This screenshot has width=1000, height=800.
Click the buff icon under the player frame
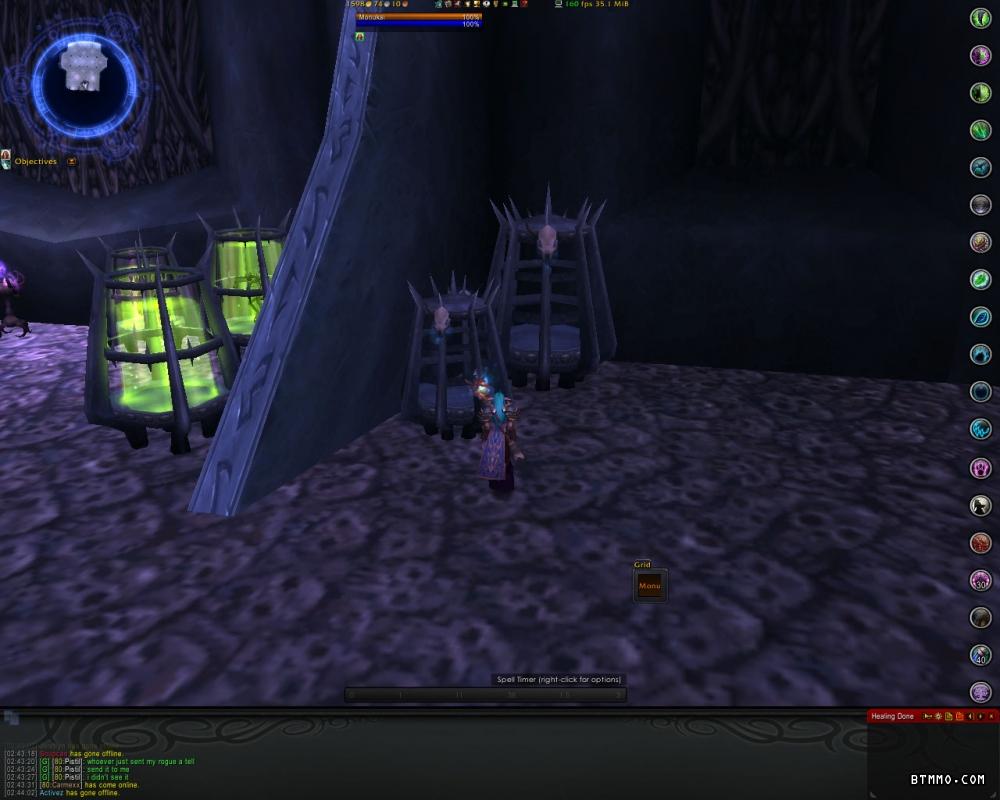coord(360,36)
